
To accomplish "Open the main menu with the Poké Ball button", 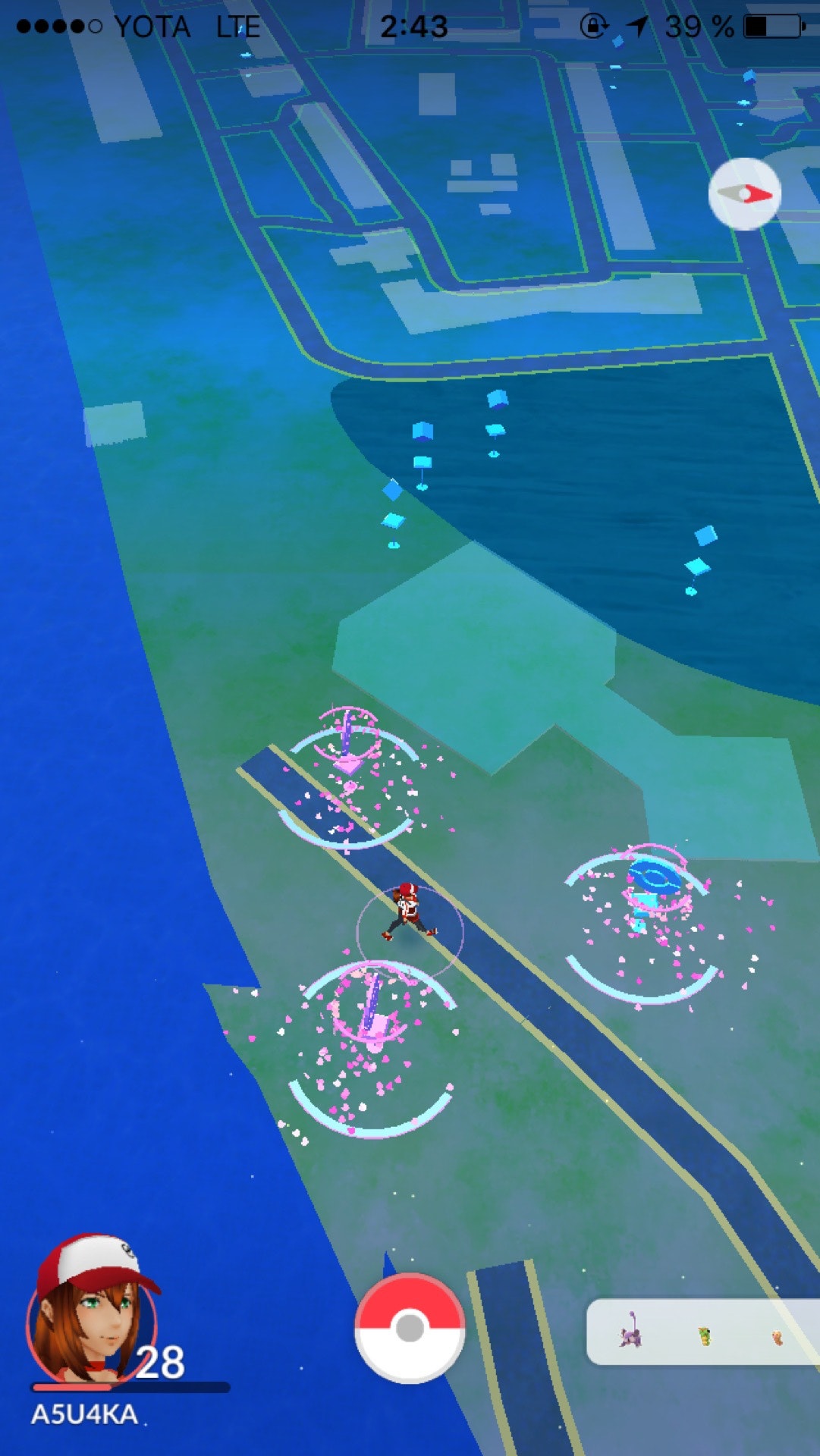I will (410, 1328).
